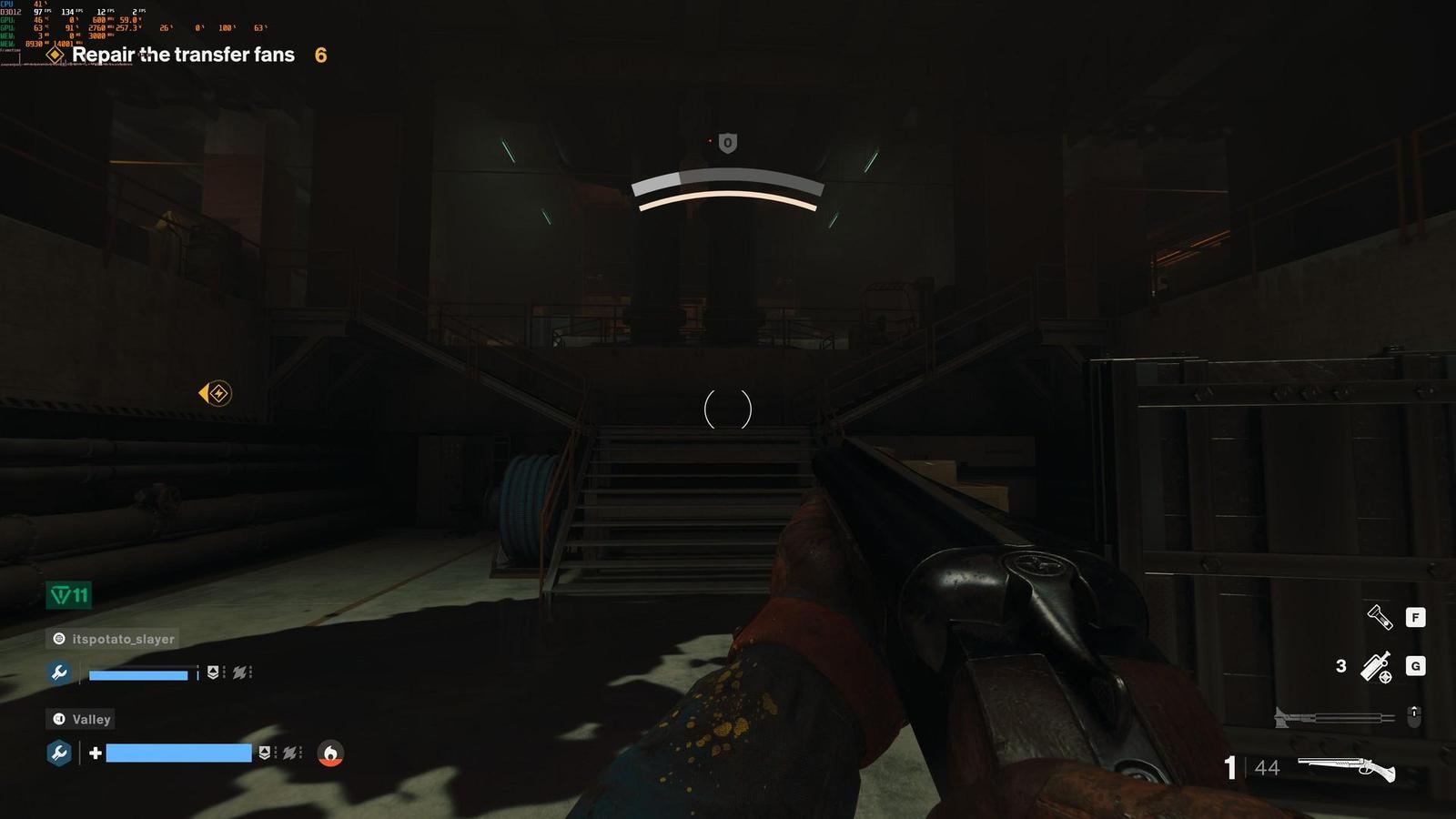
Task: Click the Valley nameplate label
Action: (81, 719)
